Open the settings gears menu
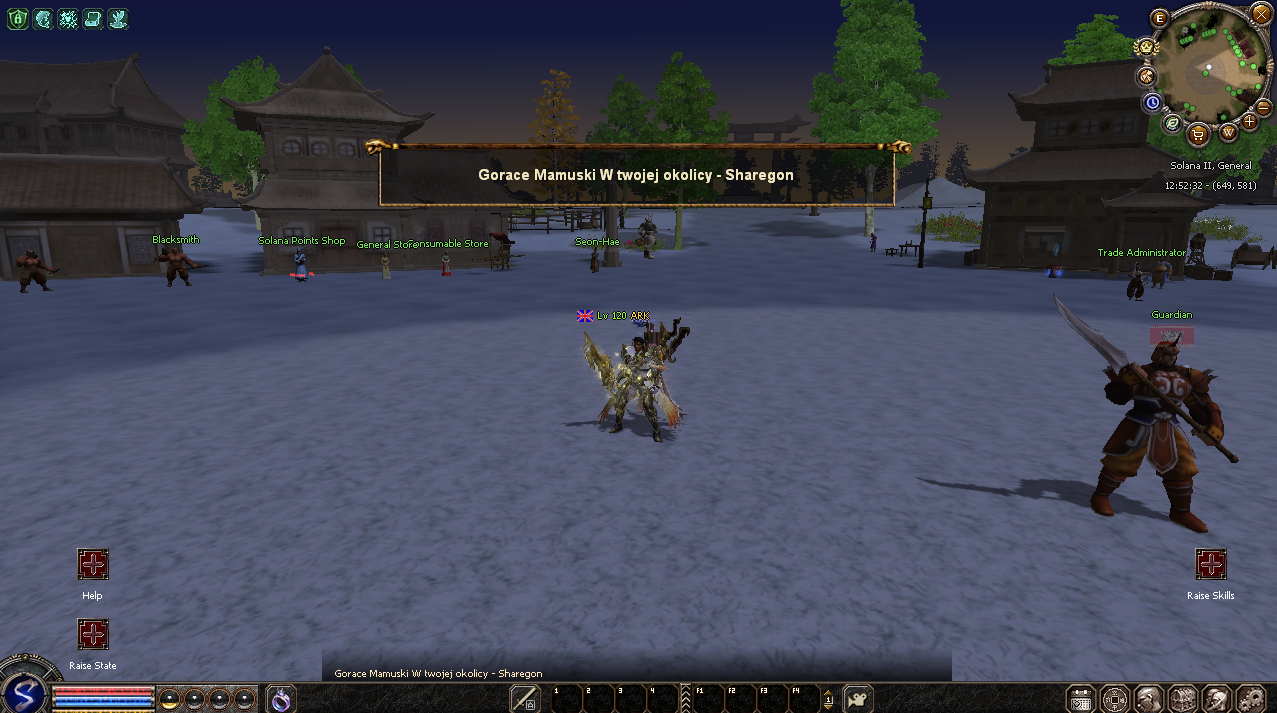The height and width of the screenshot is (713, 1277). (x=1251, y=698)
